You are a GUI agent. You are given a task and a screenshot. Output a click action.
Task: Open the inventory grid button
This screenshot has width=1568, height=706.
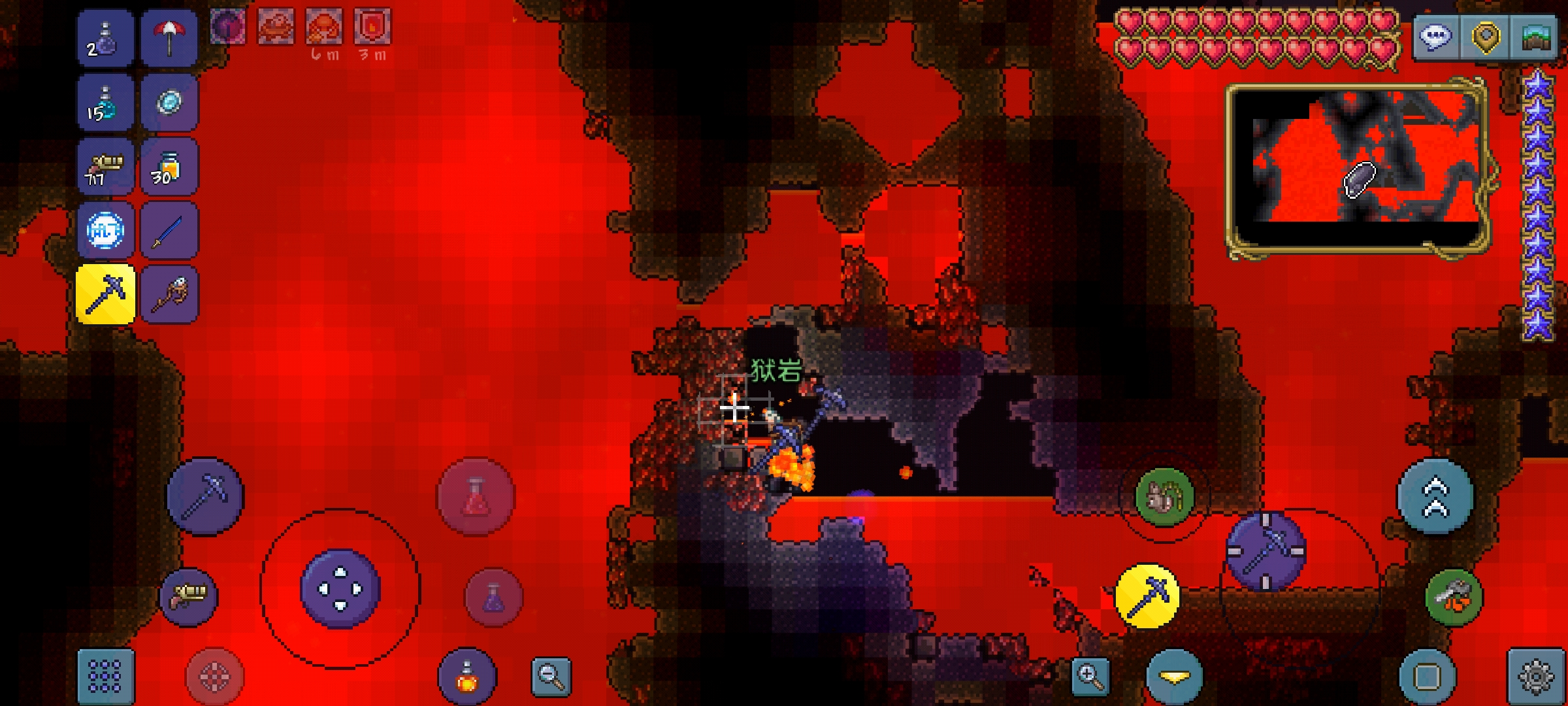105,676
